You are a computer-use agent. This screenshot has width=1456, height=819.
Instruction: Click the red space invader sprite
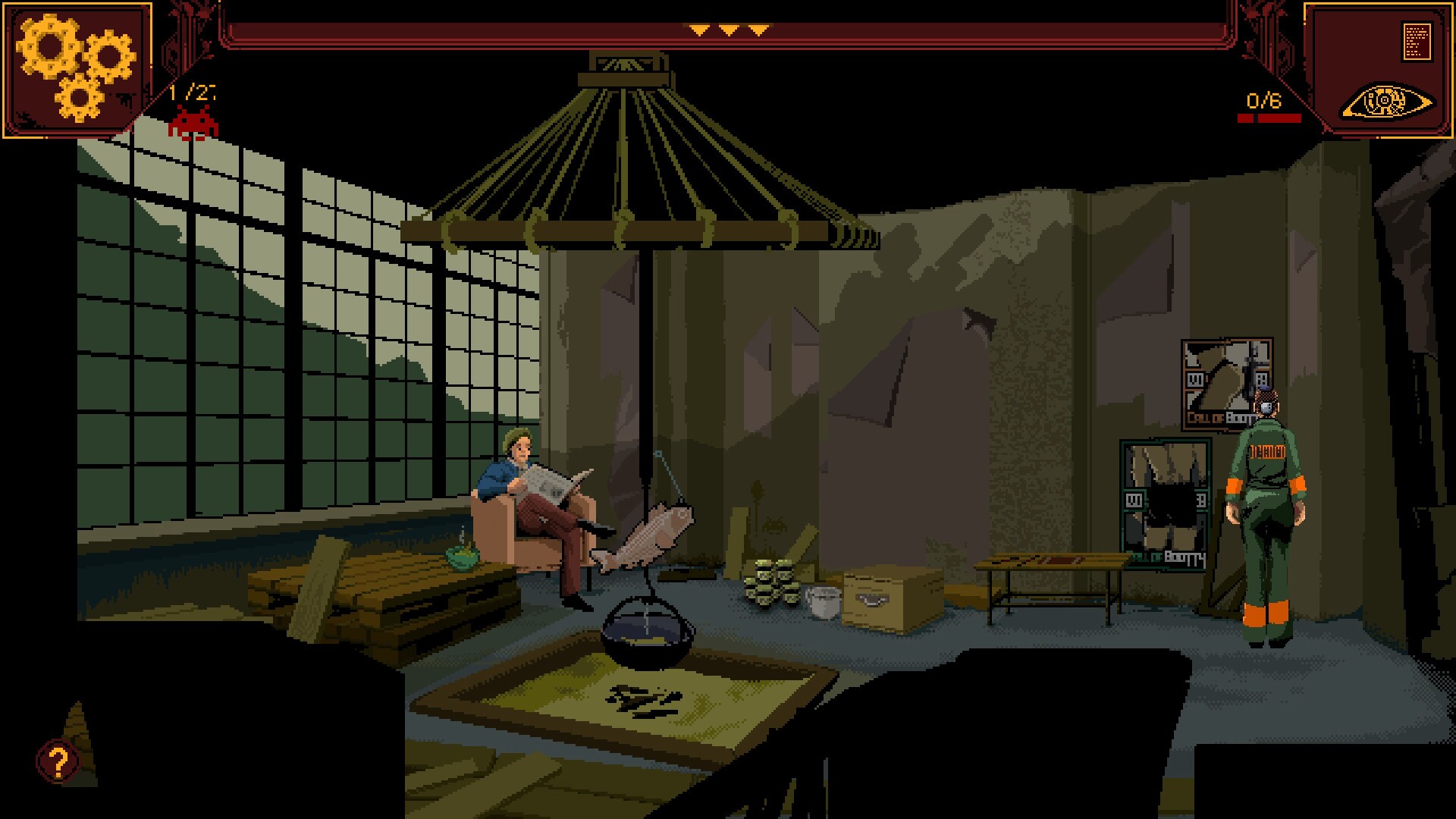(193, 124)
